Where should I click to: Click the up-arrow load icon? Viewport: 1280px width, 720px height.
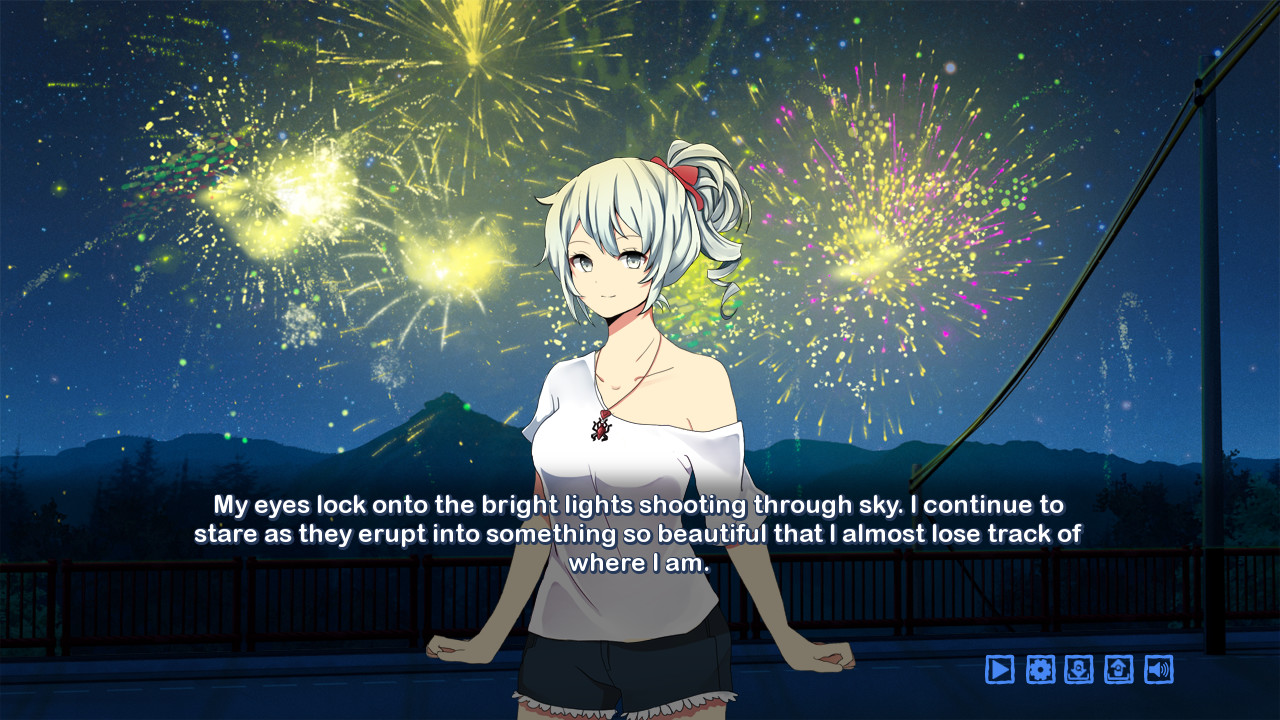tap(1119, 669)
